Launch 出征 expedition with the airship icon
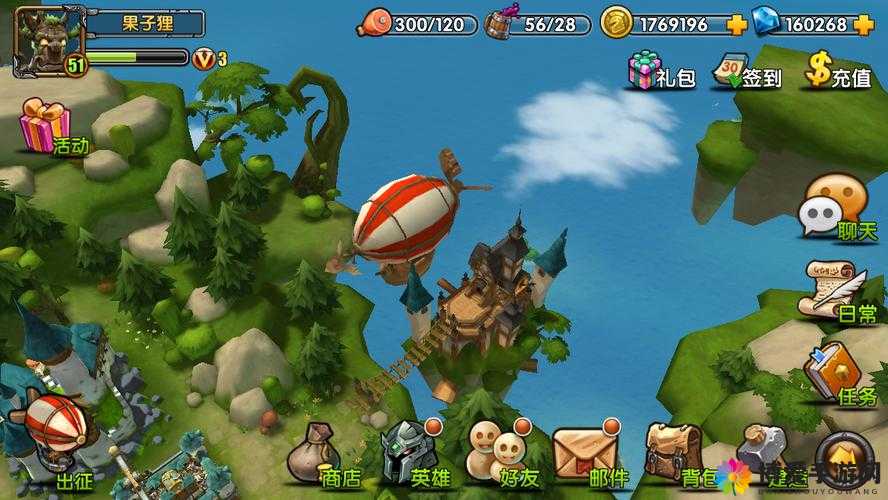The image size is (888, 500). [x=55, y=440]
